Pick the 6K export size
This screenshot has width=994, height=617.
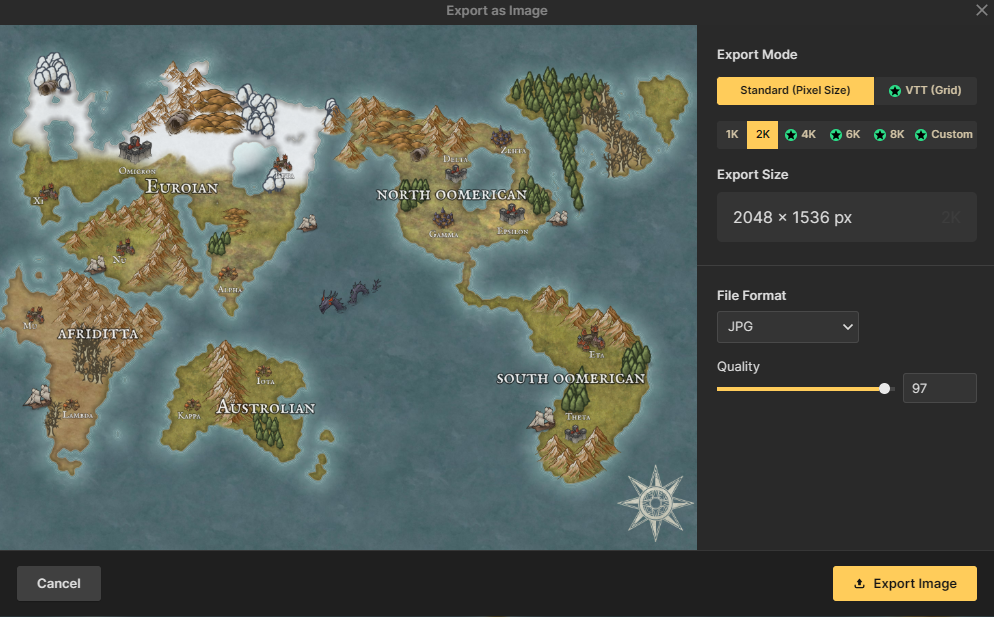pos(844,134)
